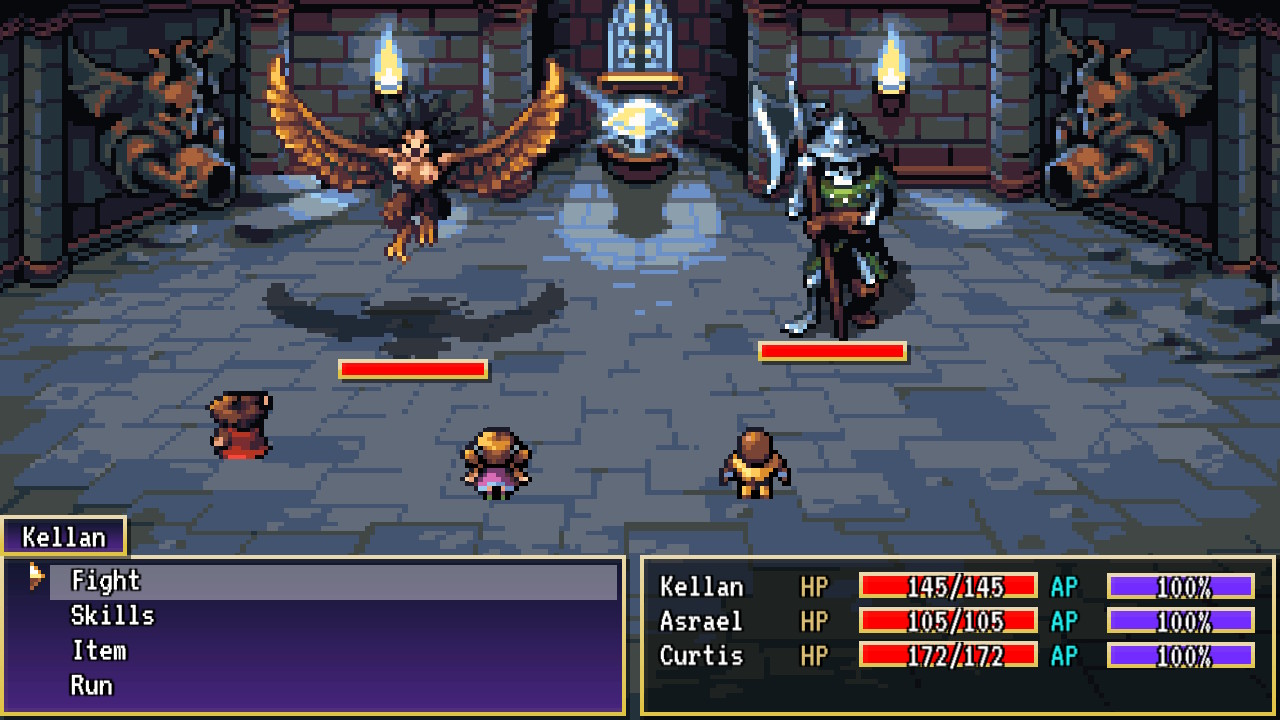Click the Kellan name plate banner
The height and width of the screenshot is (720, 1280).
62,537
